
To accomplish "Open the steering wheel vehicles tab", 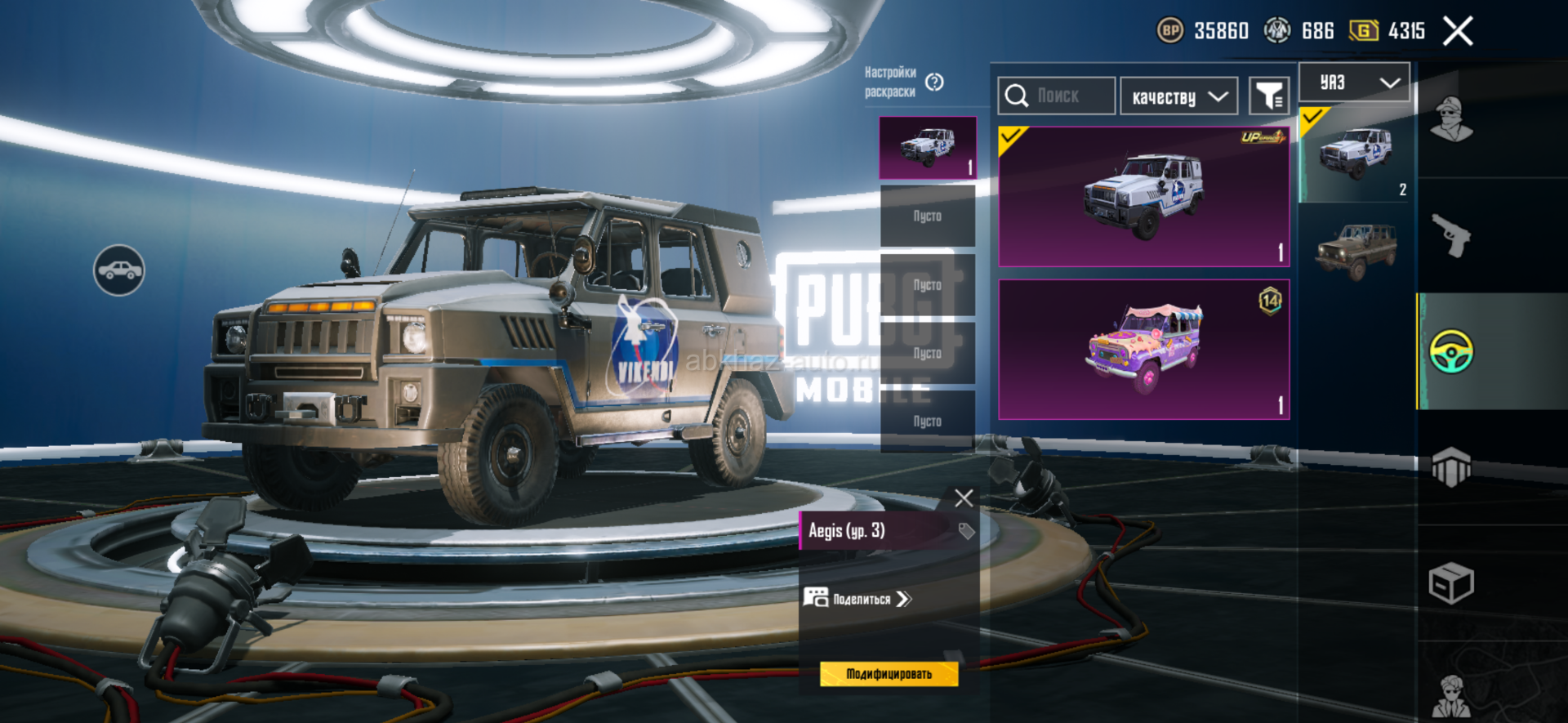I will pyautogui.click(x=1451, y=352).
